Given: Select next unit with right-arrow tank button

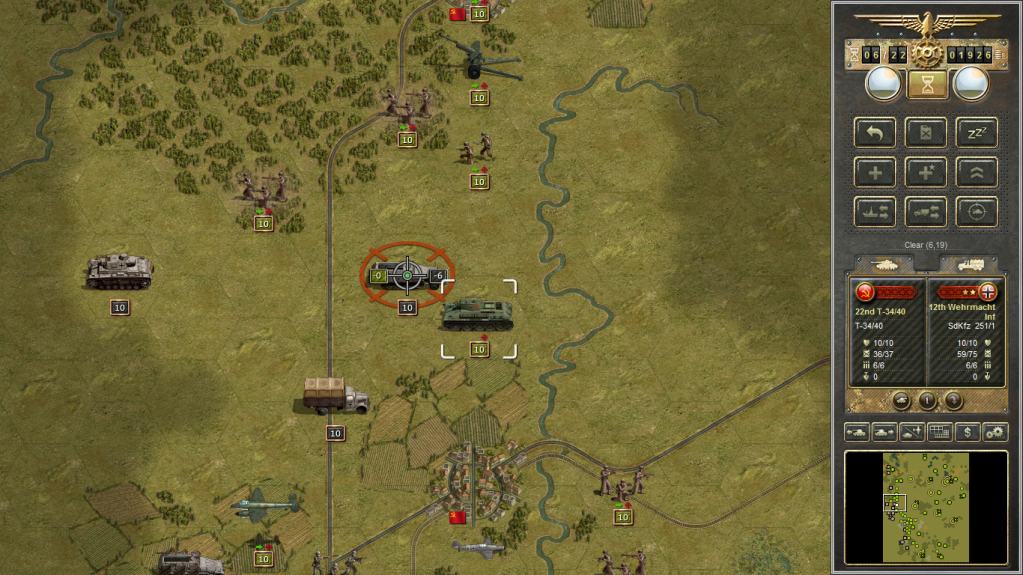Looking at the screenshot, I should (885, 432).
